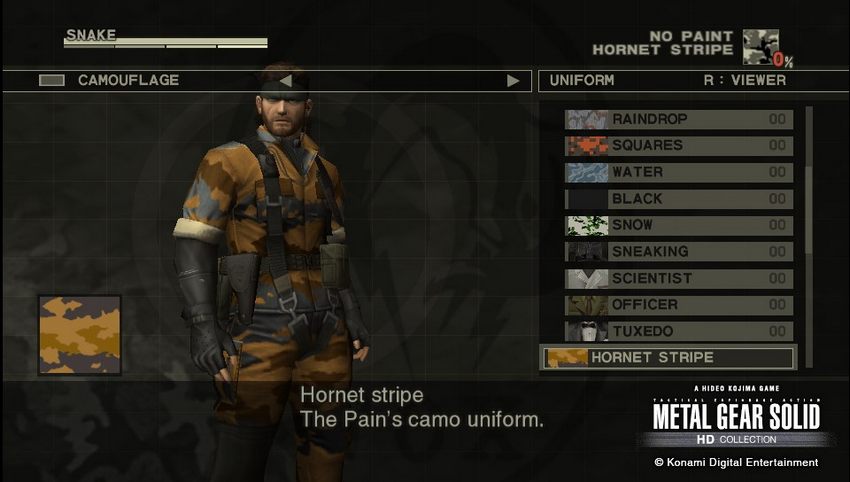Click the Hornet Stripe pattern preview swatch
The height and width of the screenshot is (482, 850).
click(80, 335)
